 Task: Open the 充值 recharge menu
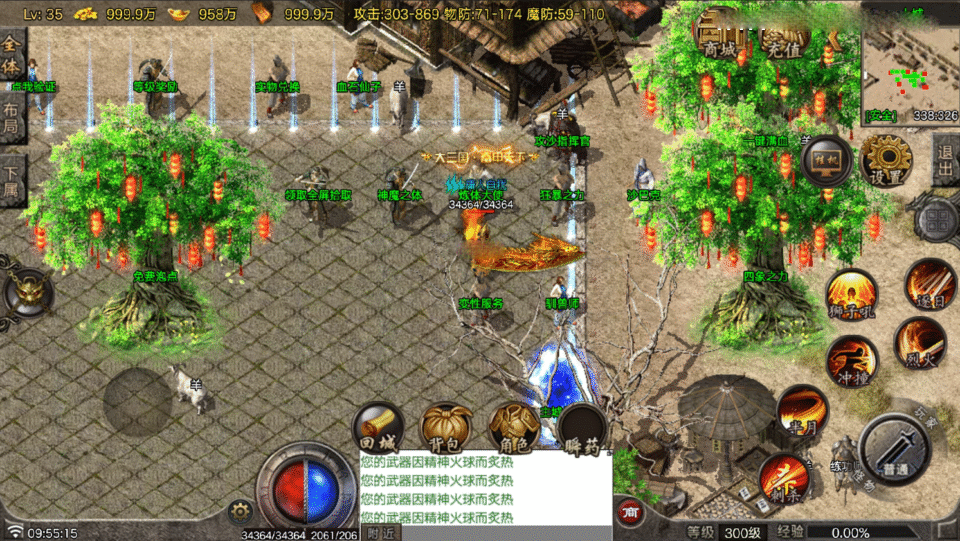(x=783, y=45)
